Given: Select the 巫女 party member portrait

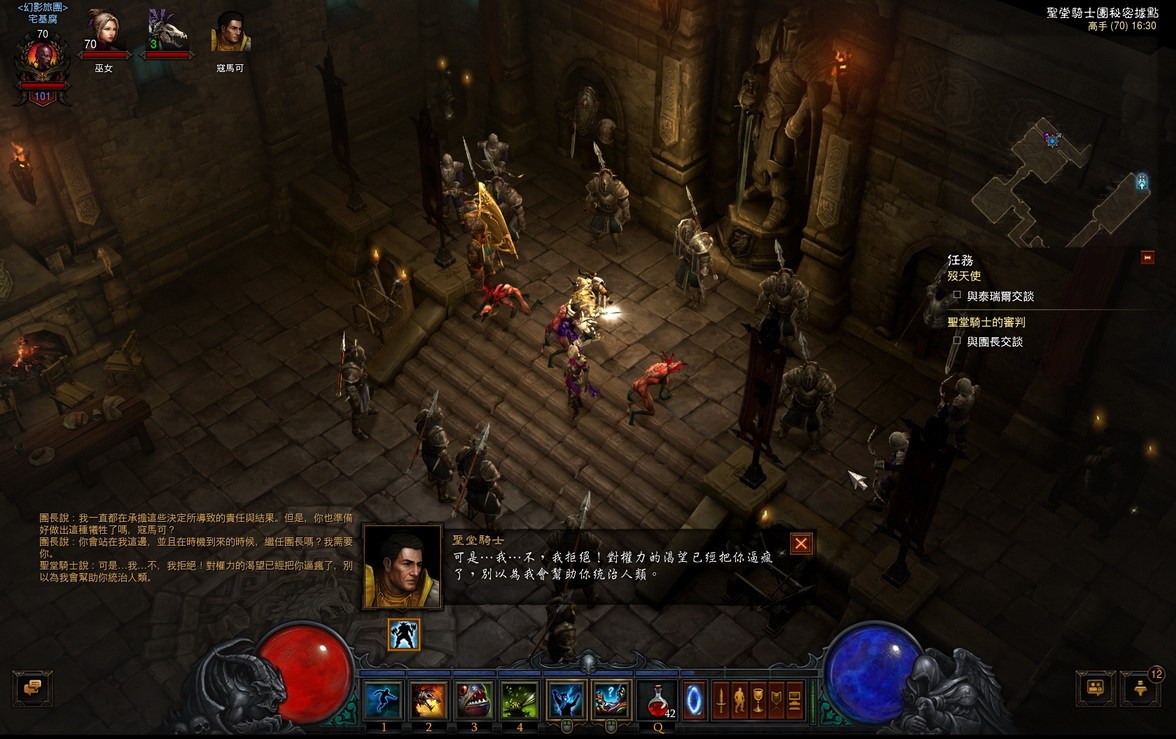Looking at the screenshot, I should coord(103,31).
